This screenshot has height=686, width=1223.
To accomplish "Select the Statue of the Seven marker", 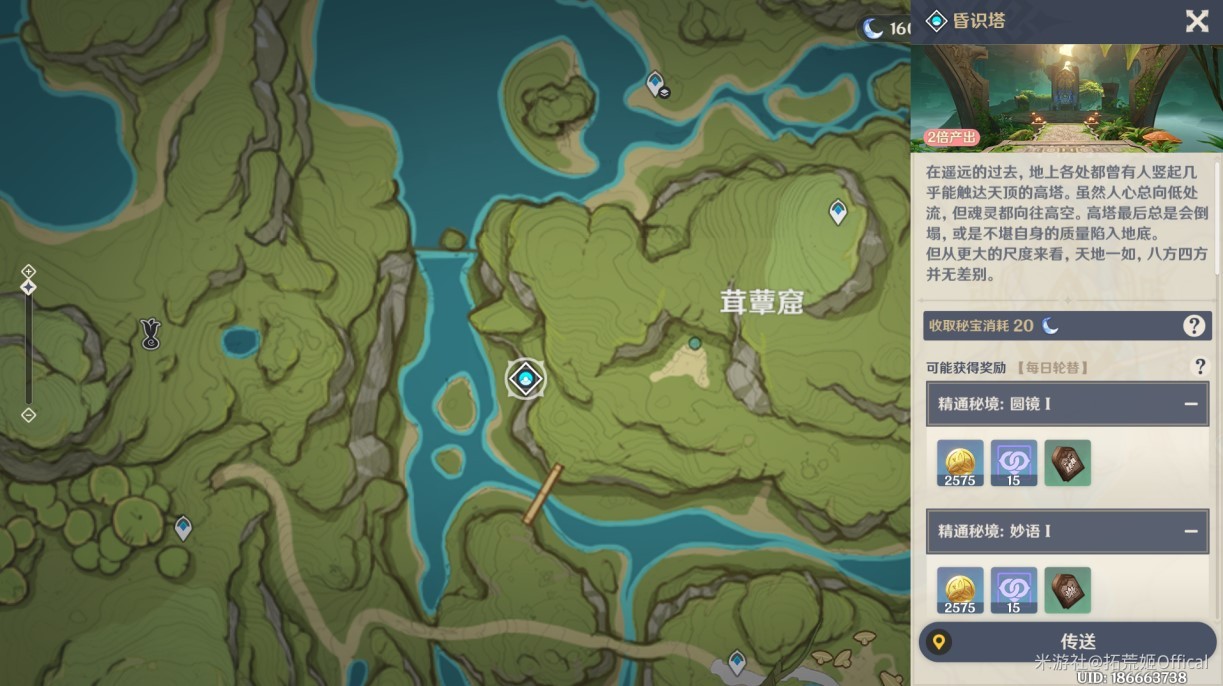I will click(x=151, y=334).
